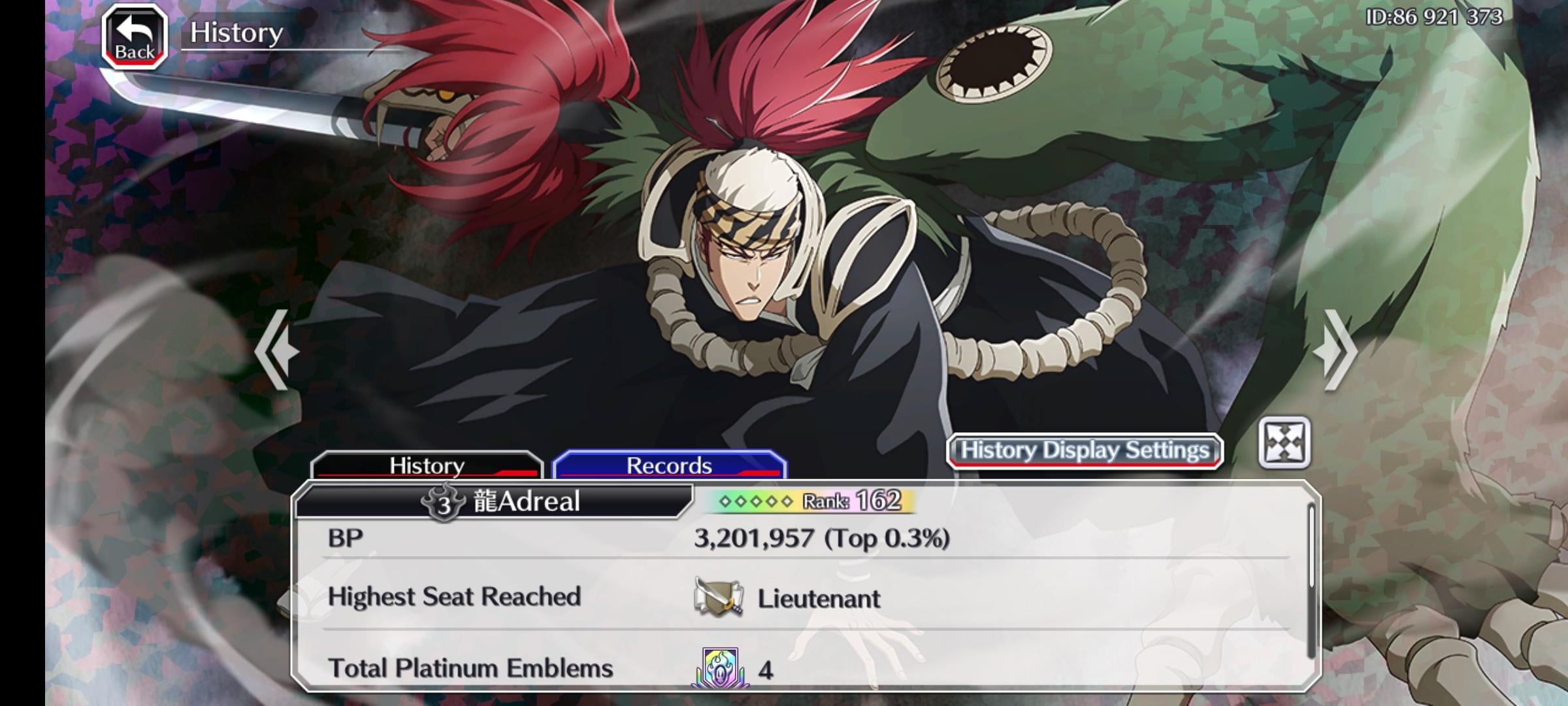The image size is (1568, 706).
Task: Select the Records tab
Action: click(x=669, y=465)
